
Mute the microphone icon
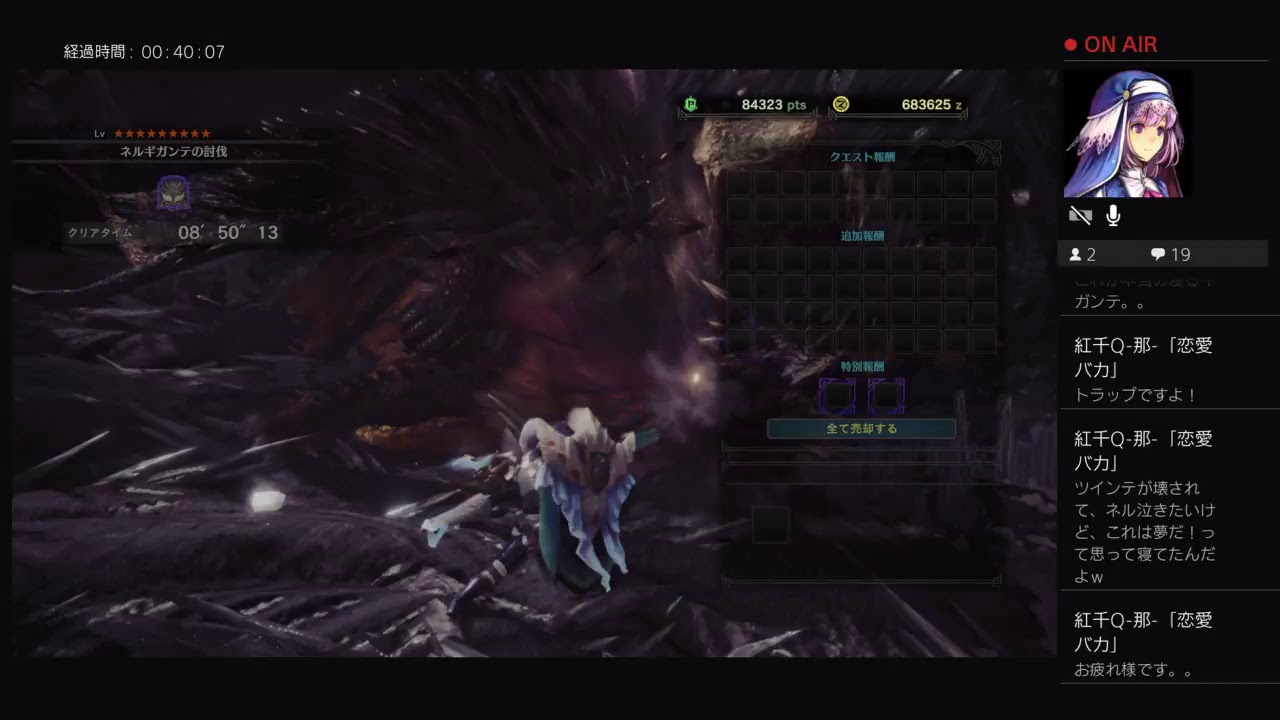pos(1113,215)
